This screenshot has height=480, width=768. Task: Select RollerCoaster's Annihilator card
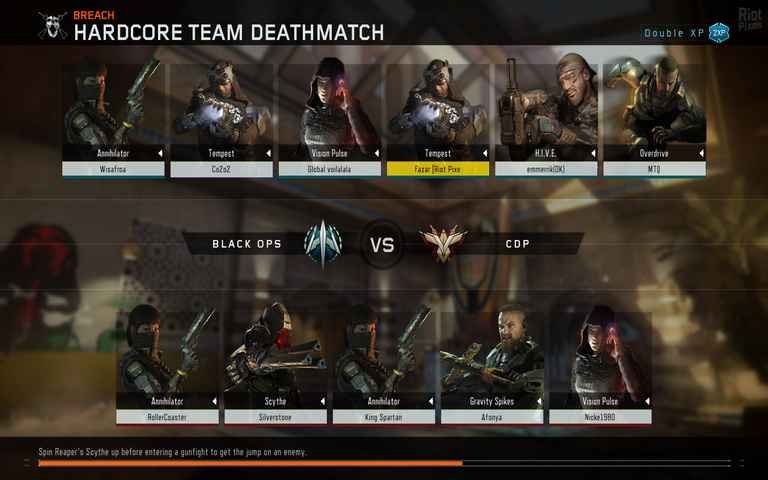pyautogui.click(x=168, y=365)
